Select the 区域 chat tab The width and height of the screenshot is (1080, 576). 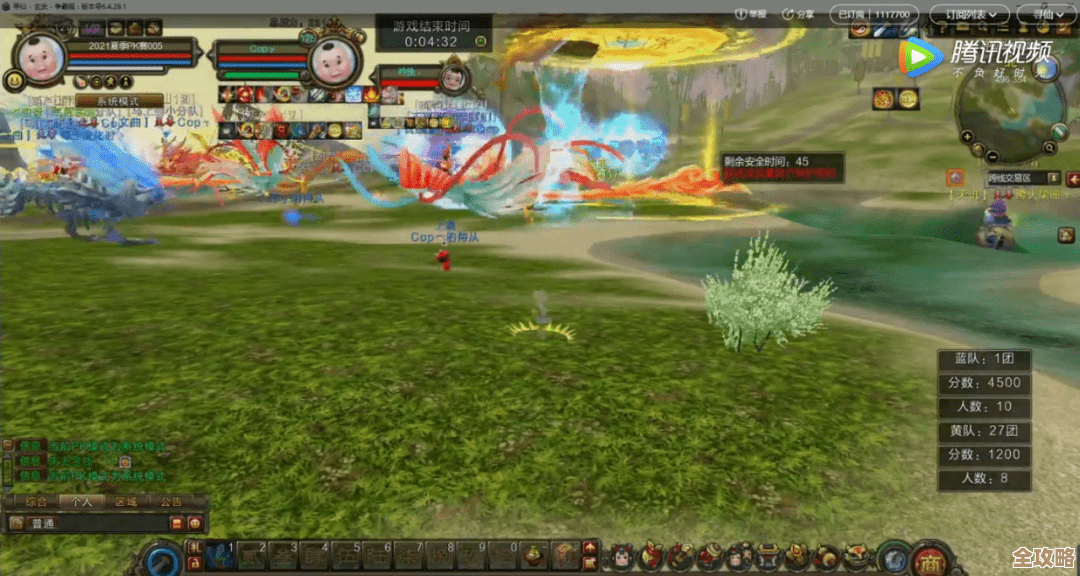pyautogui.click(x=124, y=501)
